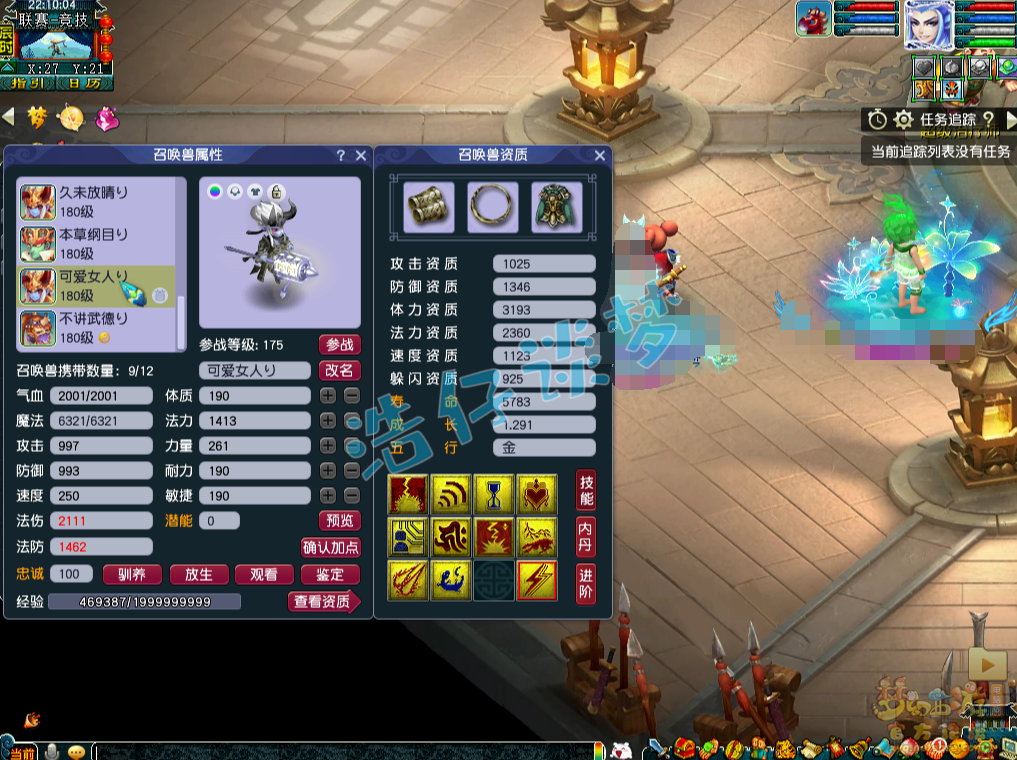Click the 参战 button

click(340, 344)
